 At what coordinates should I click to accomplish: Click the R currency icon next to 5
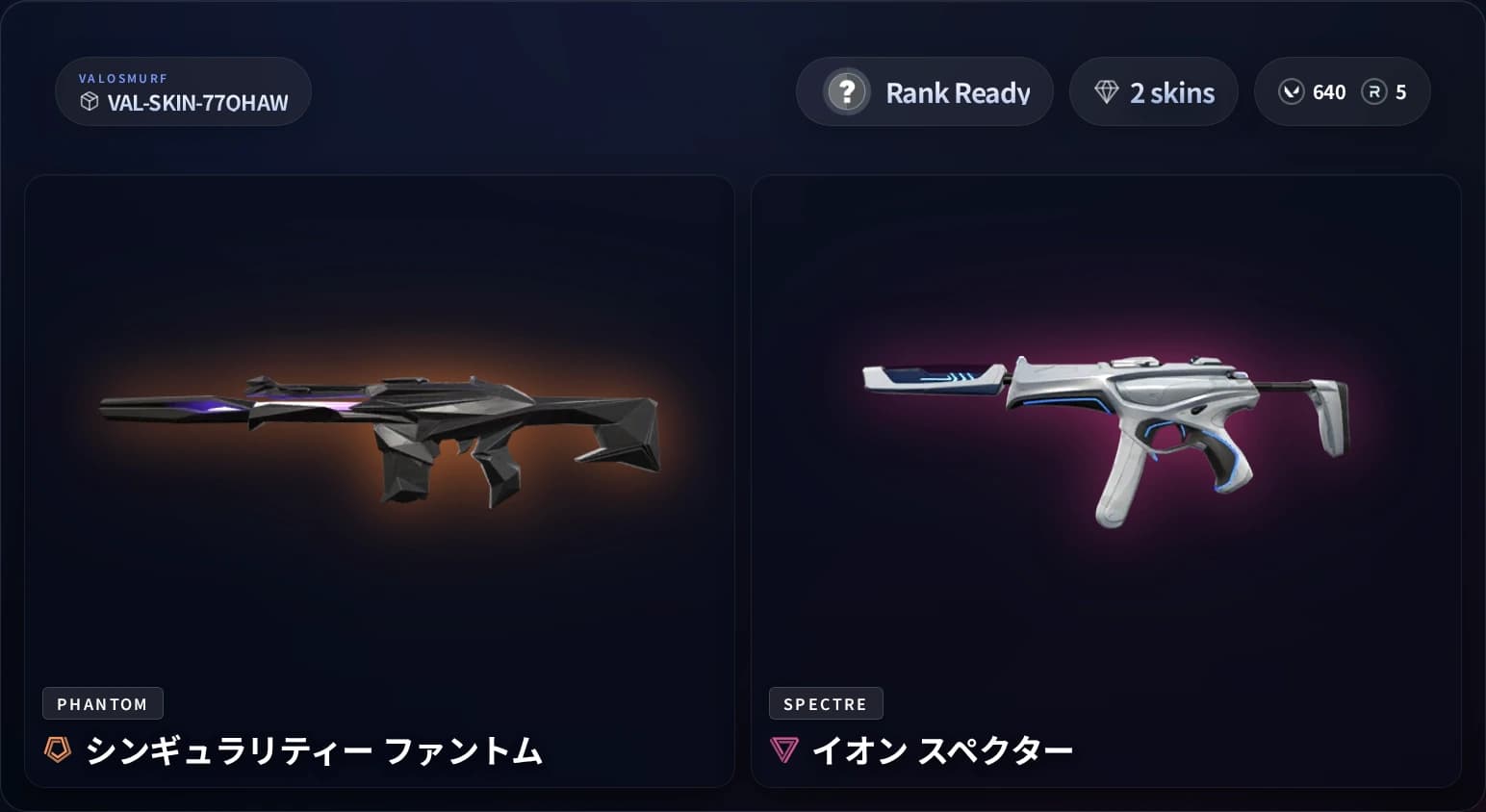1373,92
